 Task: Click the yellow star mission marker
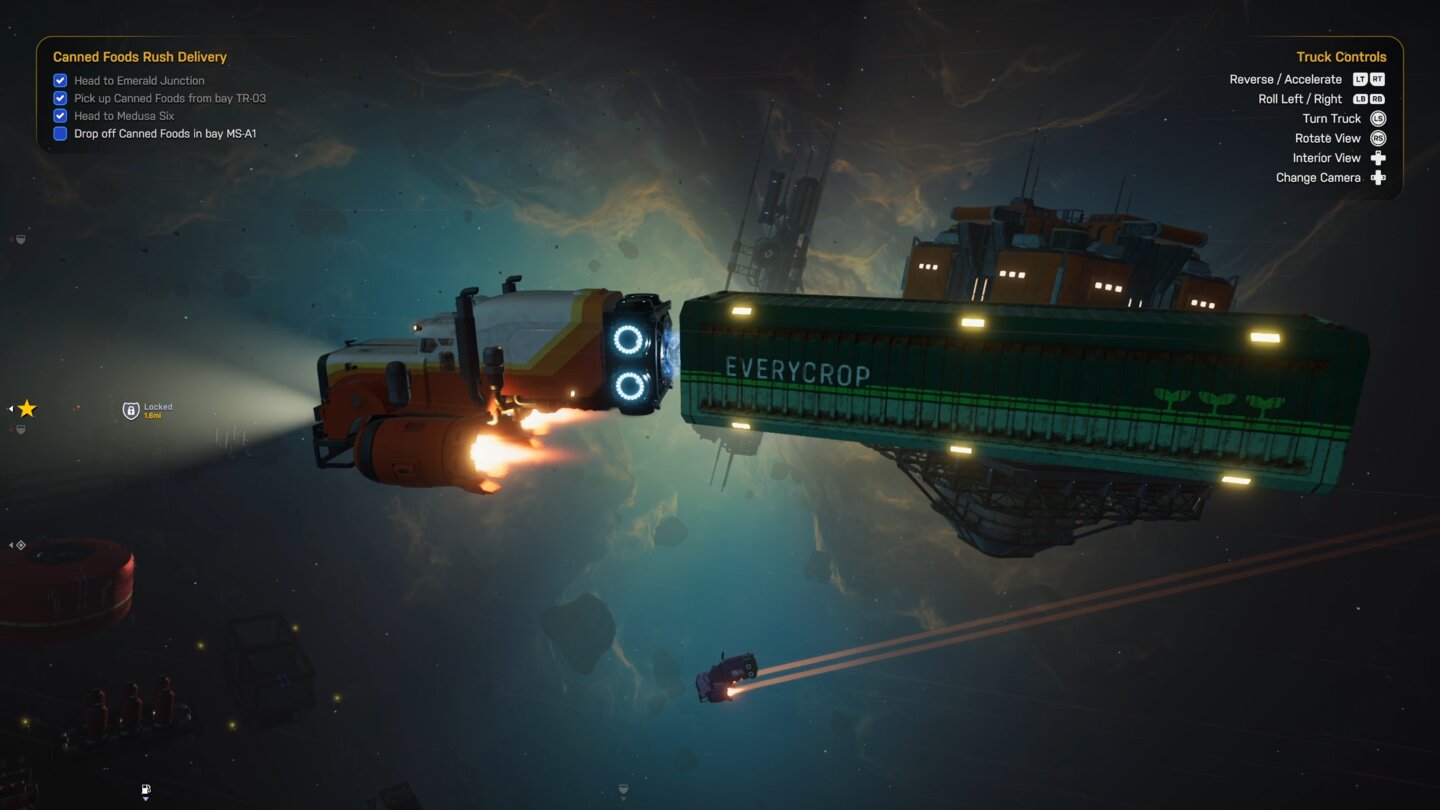point(27,408)
